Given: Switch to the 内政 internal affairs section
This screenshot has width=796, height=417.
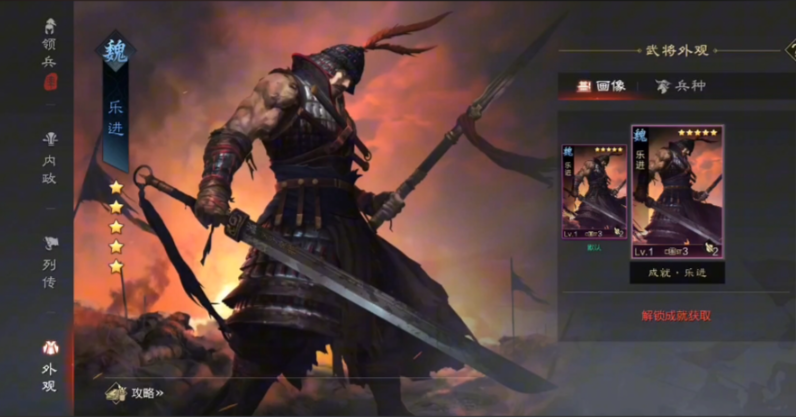Looking at the screenshot, I should [49, 153].
